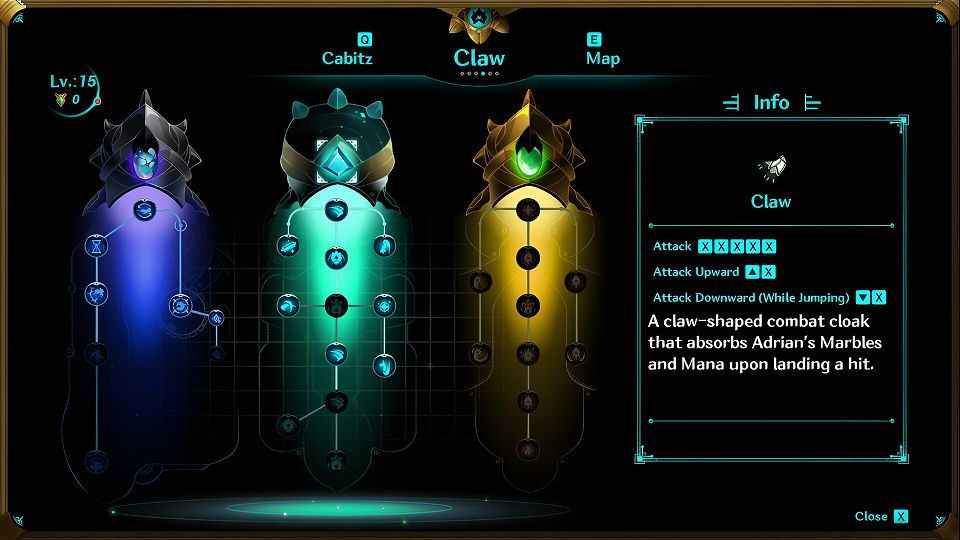Screen dimensions: 960x540
Task: Select top skill node of purple cloak
Action: coord(145,211)
